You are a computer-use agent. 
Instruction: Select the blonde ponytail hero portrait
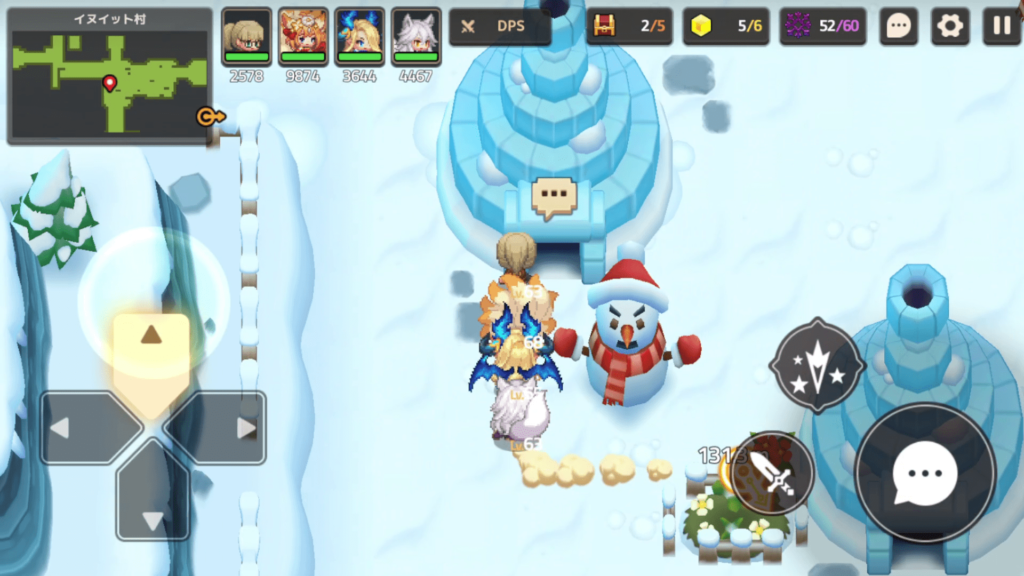point(246,37)
